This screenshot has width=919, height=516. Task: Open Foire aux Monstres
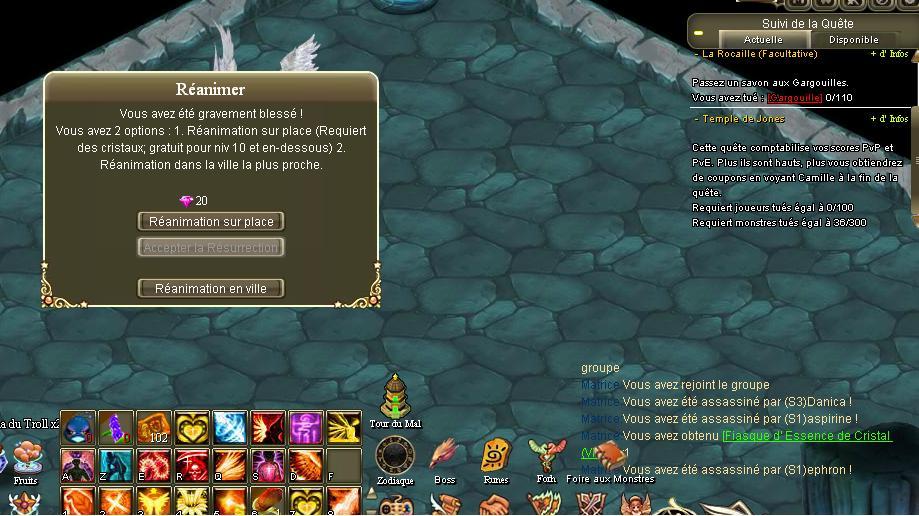[x=609, y=458]
